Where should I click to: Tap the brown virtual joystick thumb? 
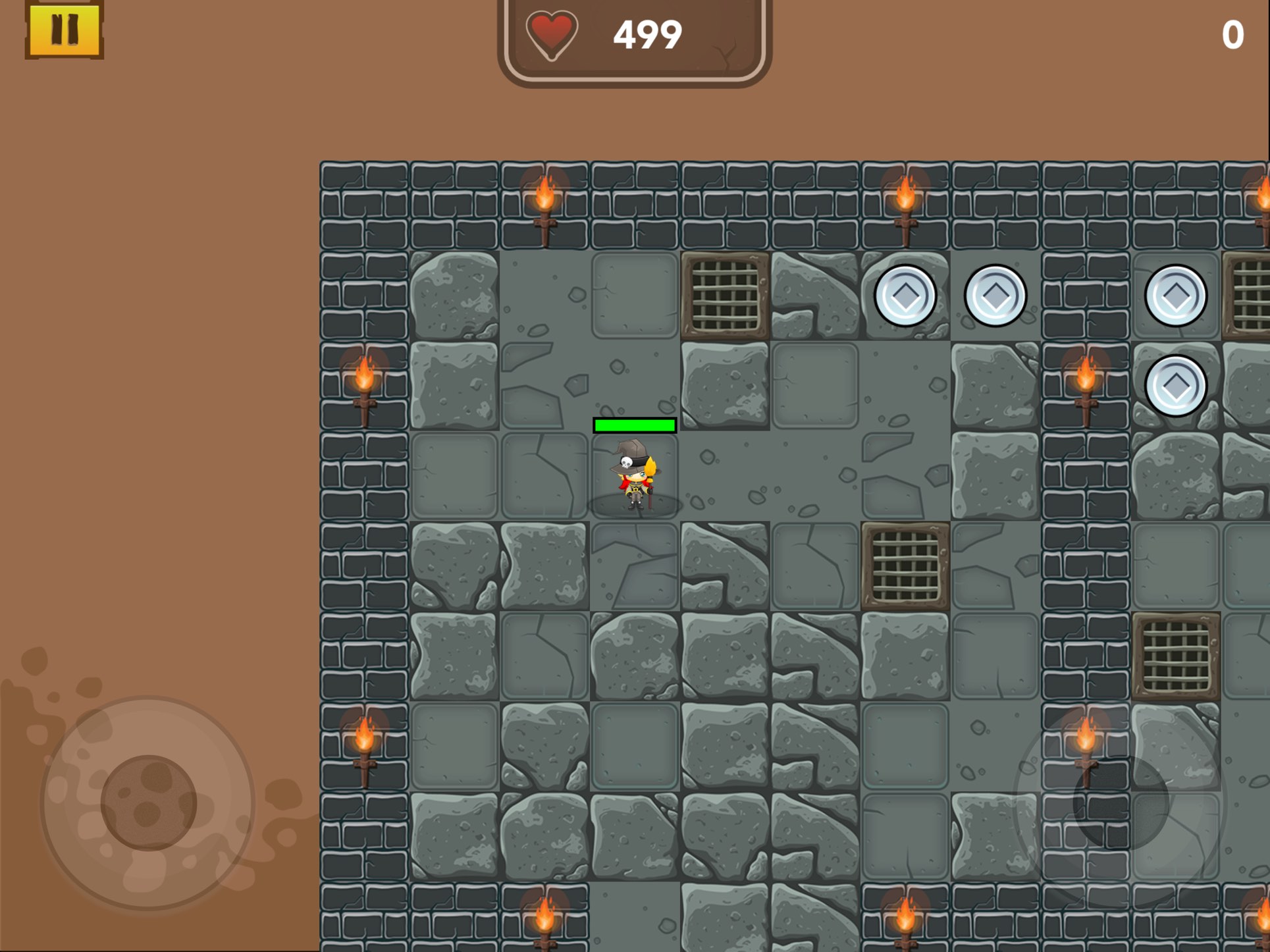[148, 803]
